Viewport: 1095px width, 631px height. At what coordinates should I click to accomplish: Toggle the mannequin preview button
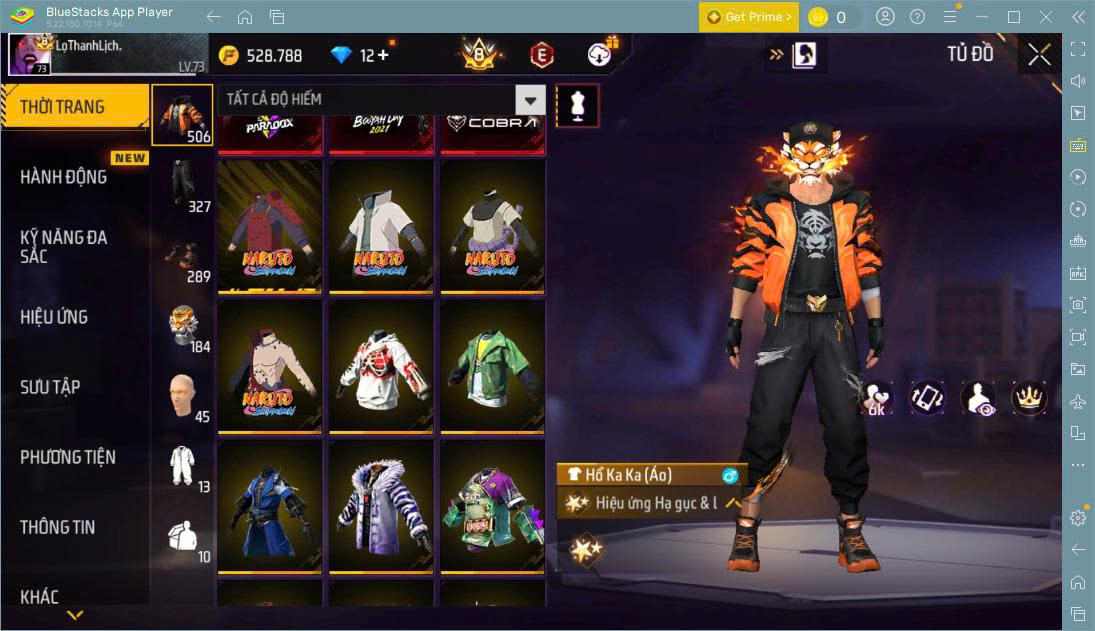click(577, 105)
